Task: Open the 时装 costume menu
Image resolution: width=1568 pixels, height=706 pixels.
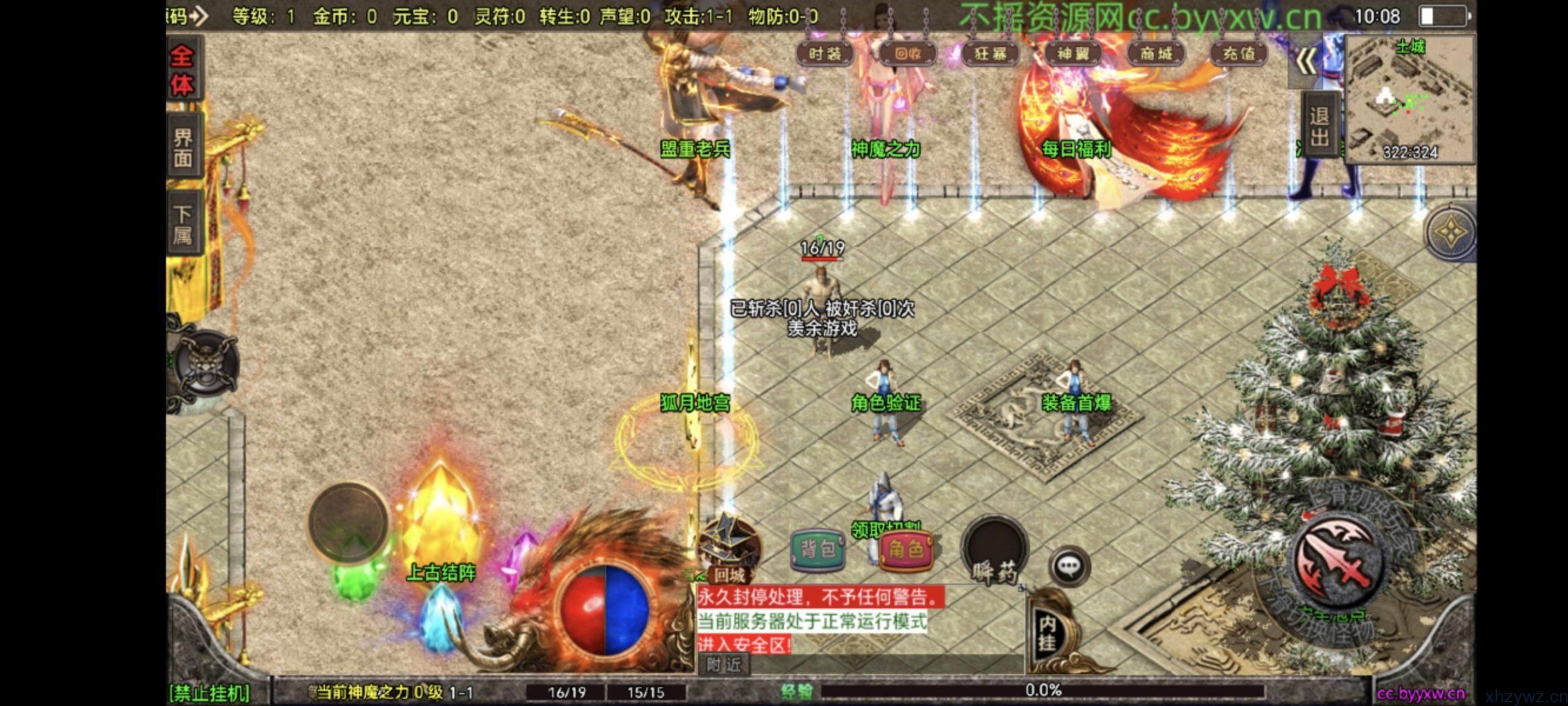Action: coord(825,54)
